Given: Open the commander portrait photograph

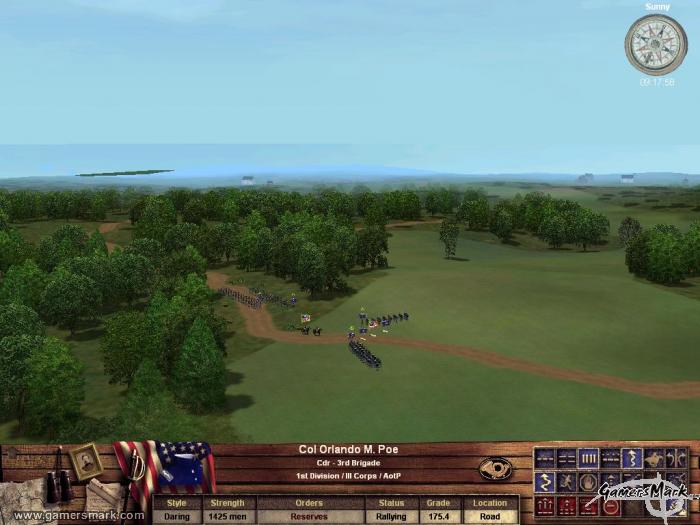Looking at the screenshot, I should click(x=86, y=461).
